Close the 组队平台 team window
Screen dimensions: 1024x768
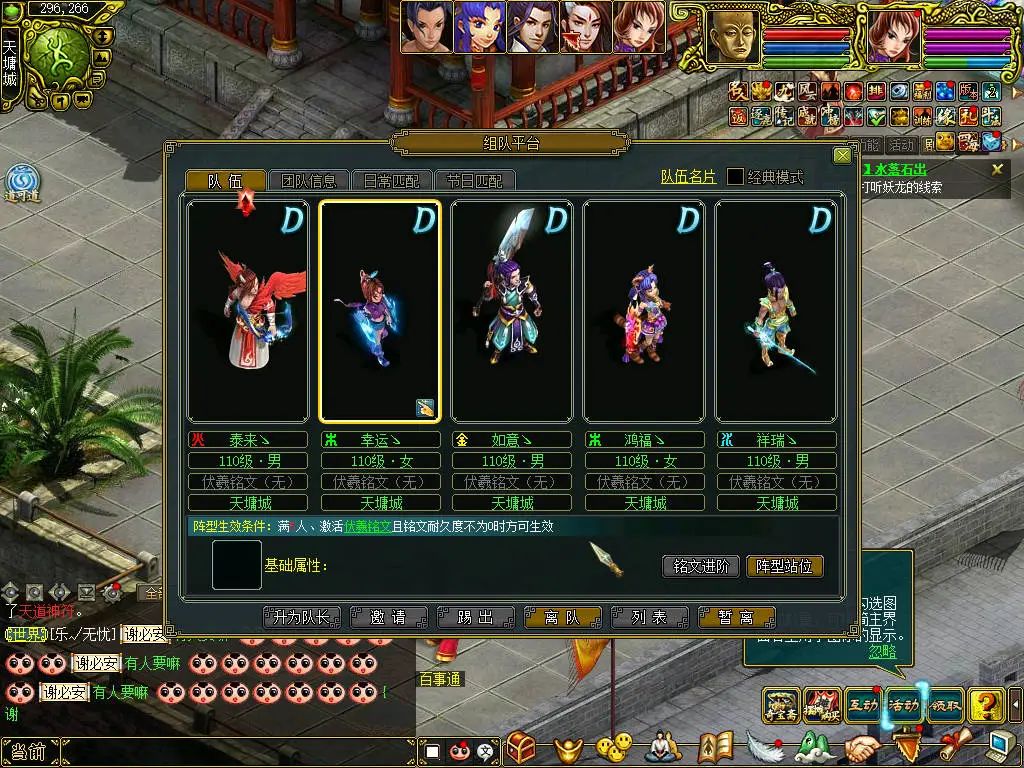[x=842, y=156]
